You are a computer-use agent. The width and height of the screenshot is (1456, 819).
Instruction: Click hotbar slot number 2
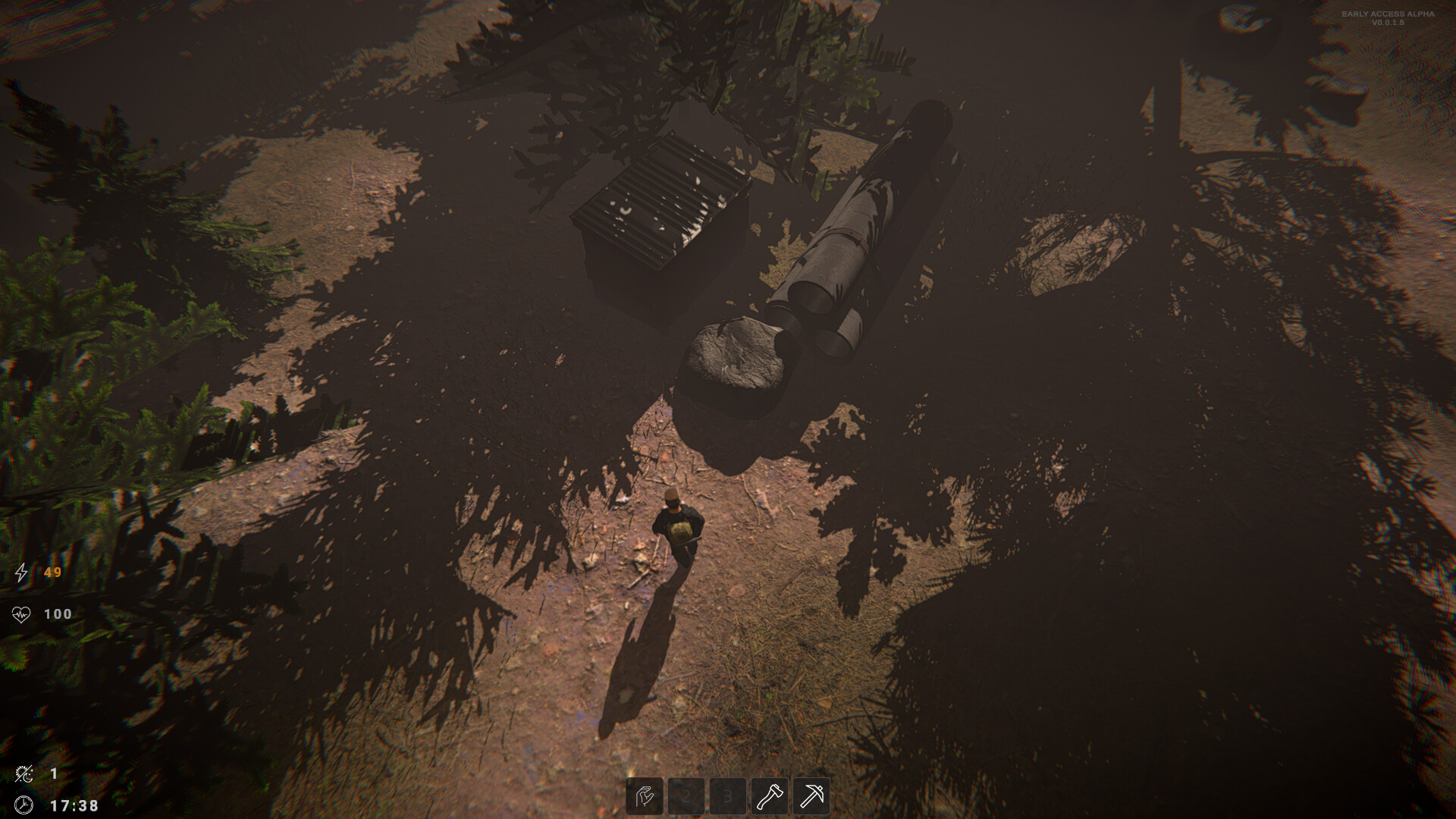coord(686,796)
